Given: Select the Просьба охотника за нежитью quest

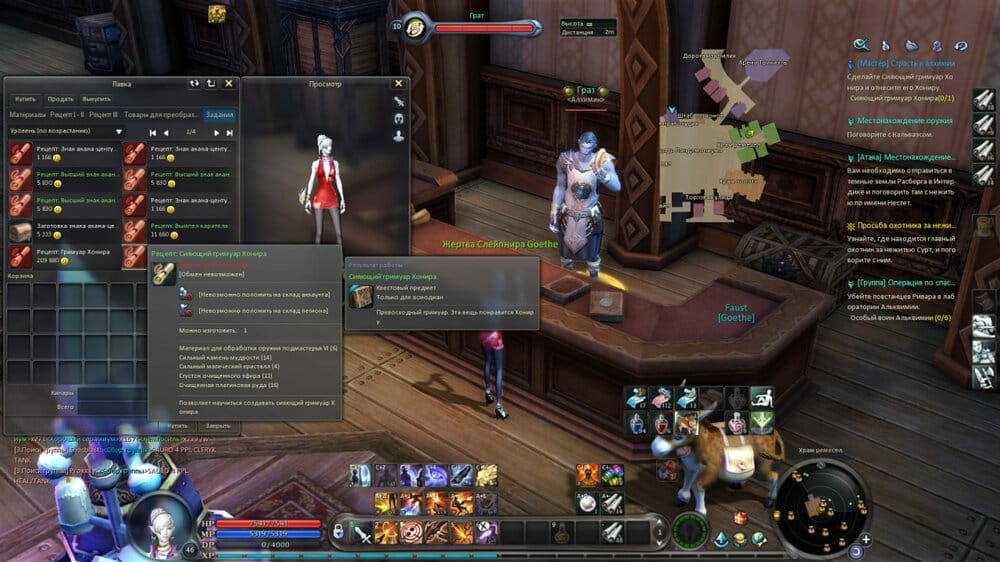Looking at the screenshot, I should coord(905,227).
